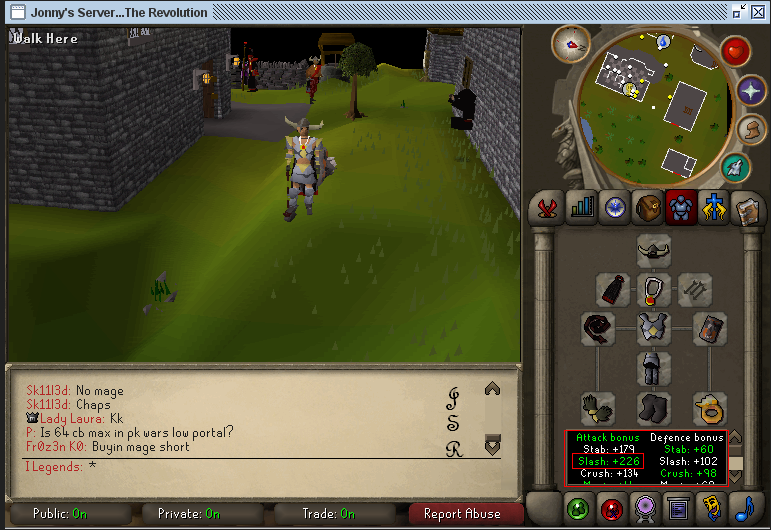Select the amulet equipment slot
This screenshot has width=771, height=530.
(654, 290)
